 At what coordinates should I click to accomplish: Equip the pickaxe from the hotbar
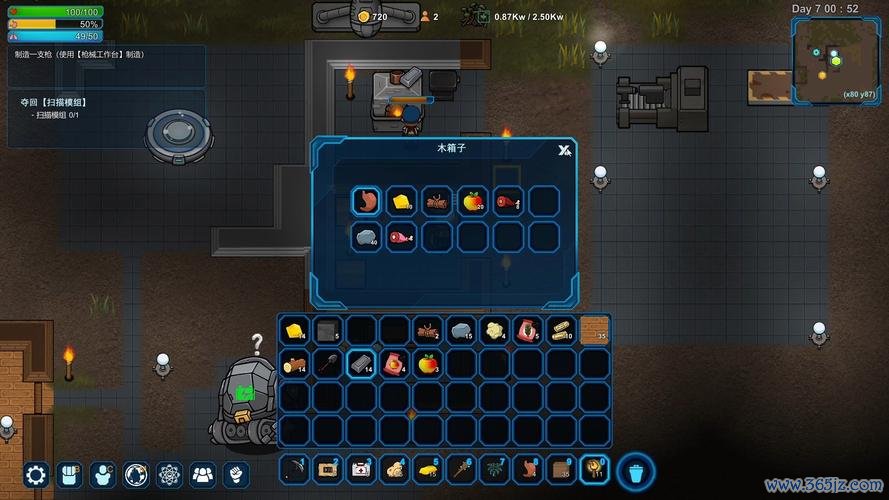pos(294,467)
